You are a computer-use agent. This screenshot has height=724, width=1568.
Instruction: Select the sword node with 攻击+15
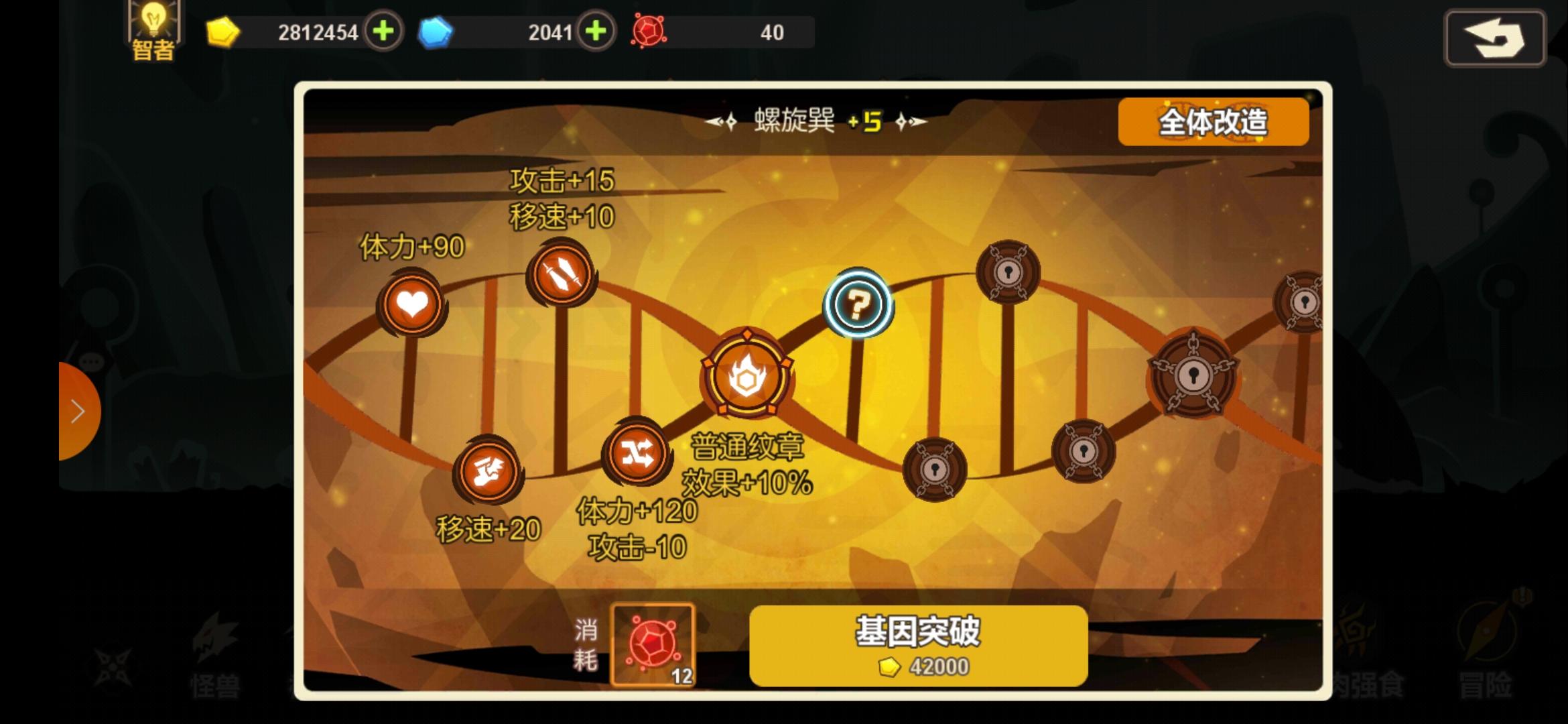pyautogui.click(x=561, y=272)
